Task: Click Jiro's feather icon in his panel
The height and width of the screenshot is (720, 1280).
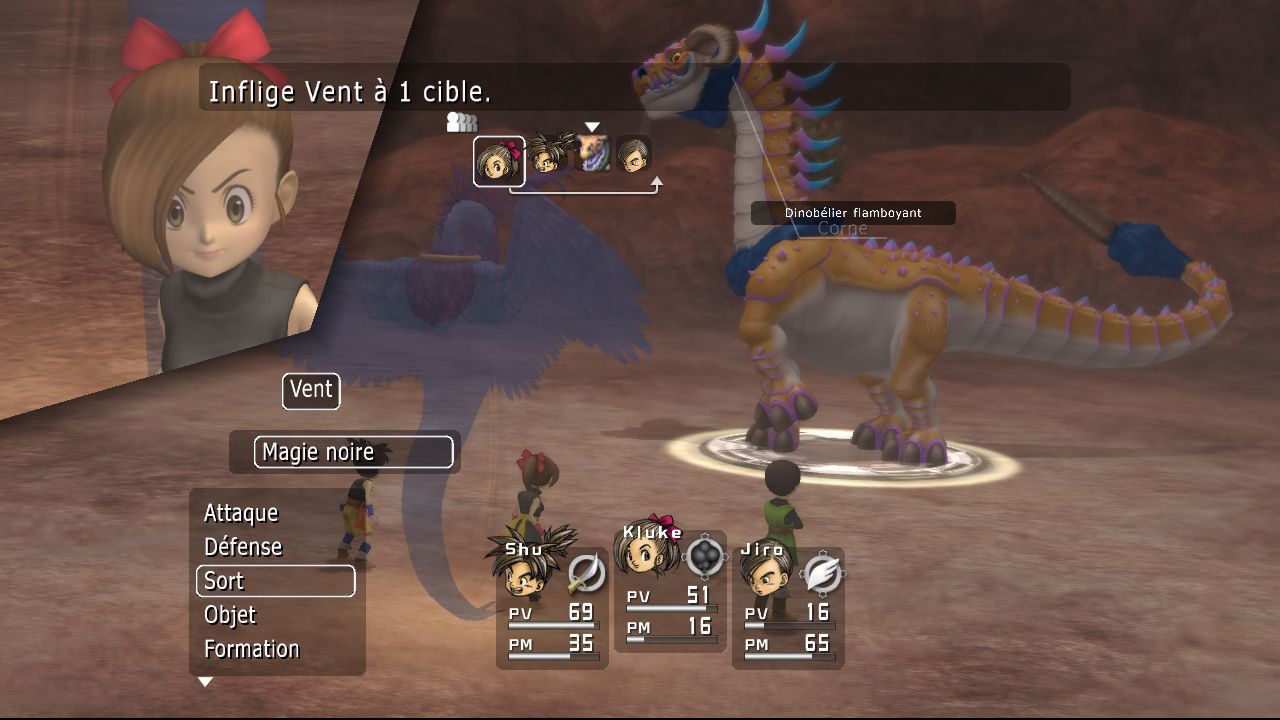Action: (822, 573)
